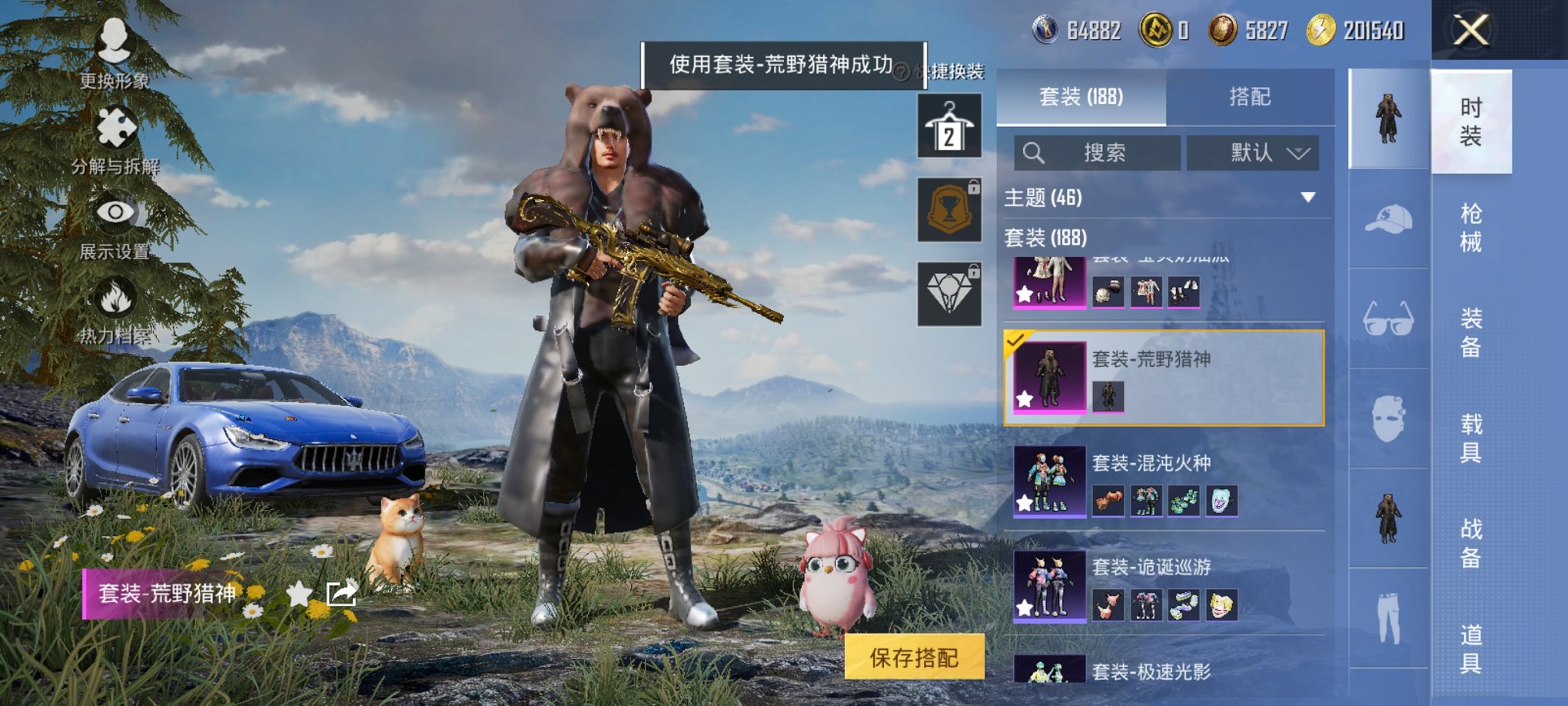Image resolution: width=1568 pixels, height=706 pixels.
Task: Click the diamond showcase icon
Action: 949,295
